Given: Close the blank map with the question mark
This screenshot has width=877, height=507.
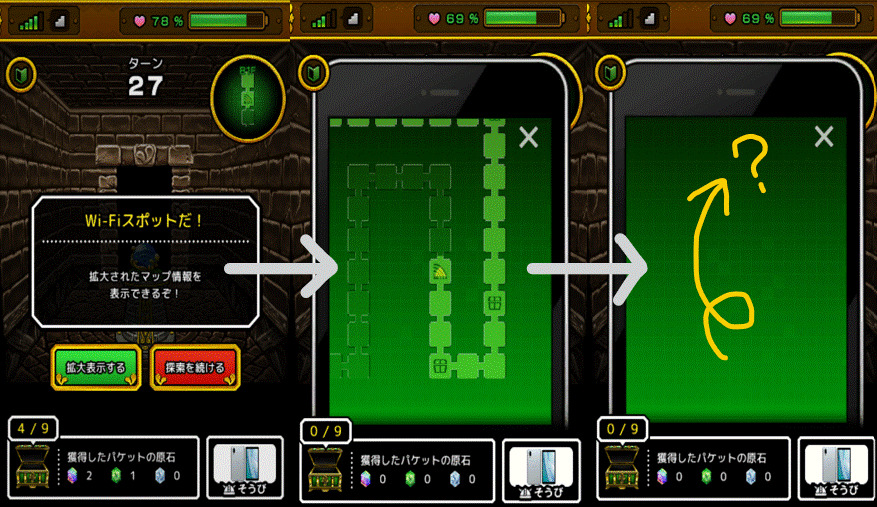Looking at the screenshot, I should pyautogui.click(x=823, y=137).
